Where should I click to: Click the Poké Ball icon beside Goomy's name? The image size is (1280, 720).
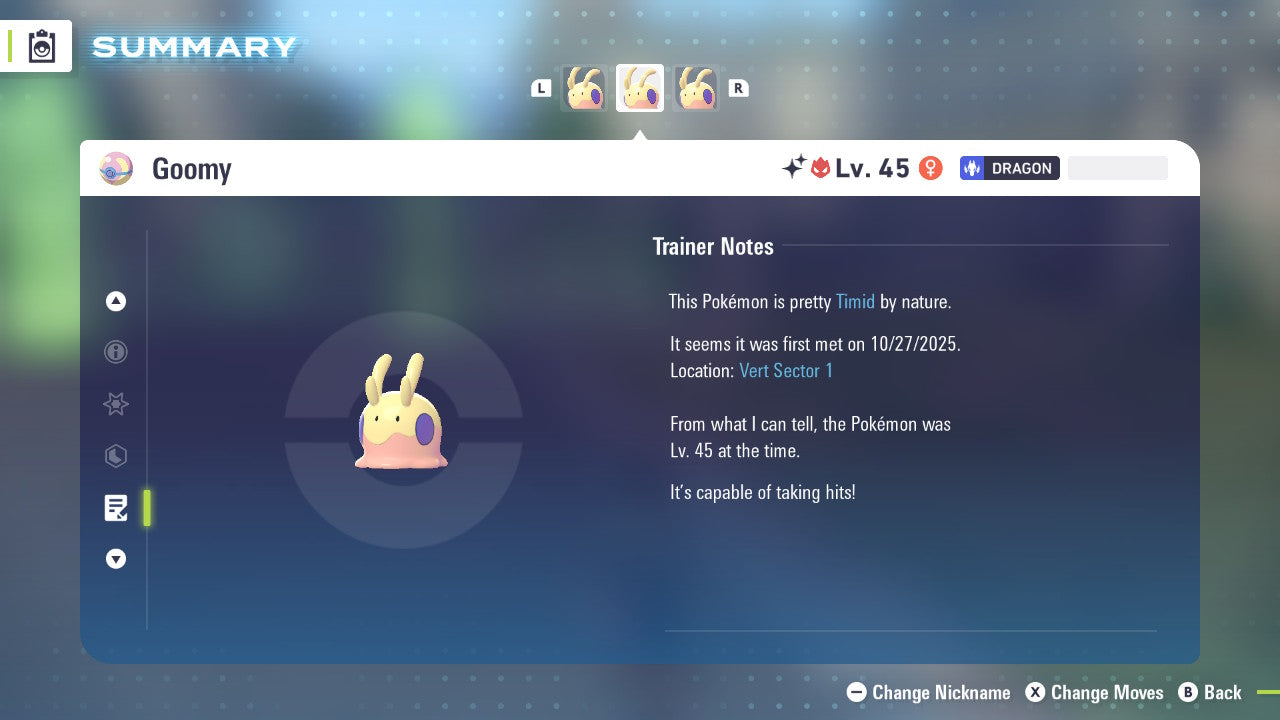coord(117,168)
